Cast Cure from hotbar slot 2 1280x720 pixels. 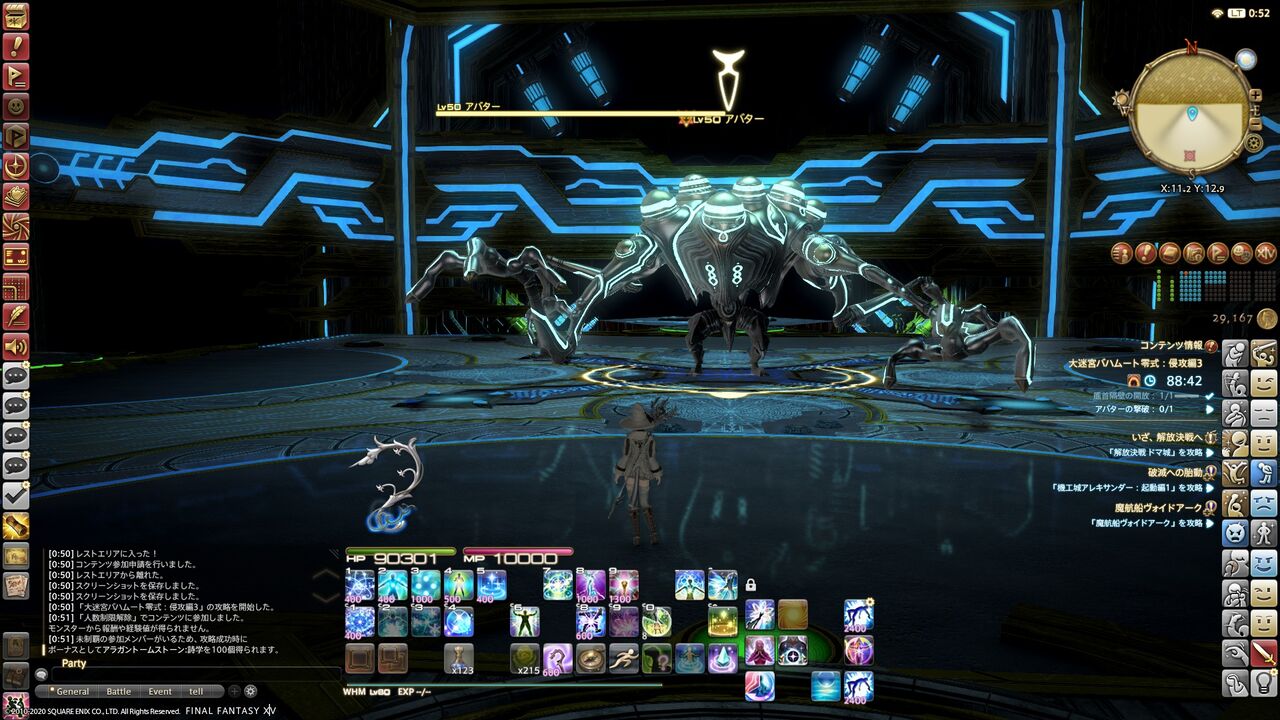[x=390, y=583]
